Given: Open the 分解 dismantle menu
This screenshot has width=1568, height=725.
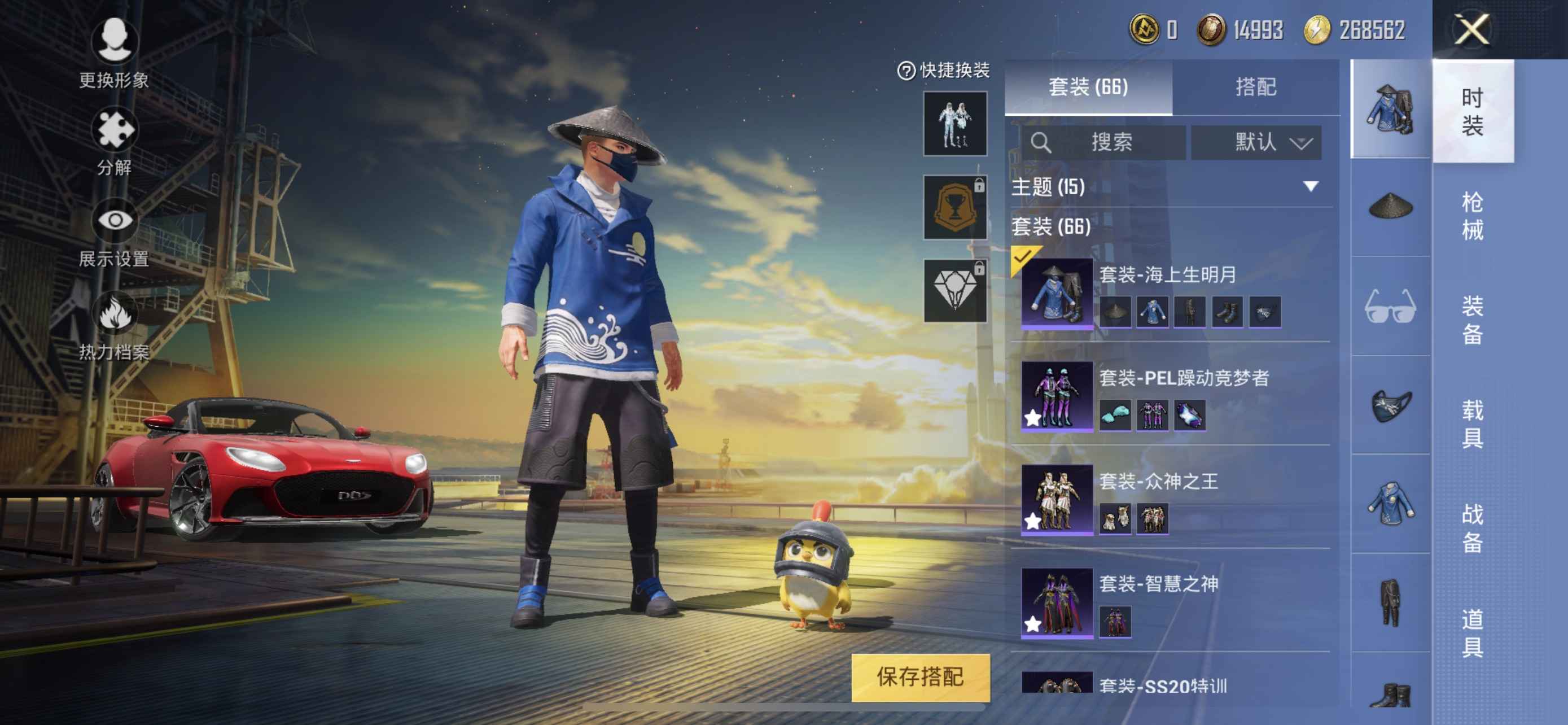Looking at the screenshot, I should pos(114,140).
